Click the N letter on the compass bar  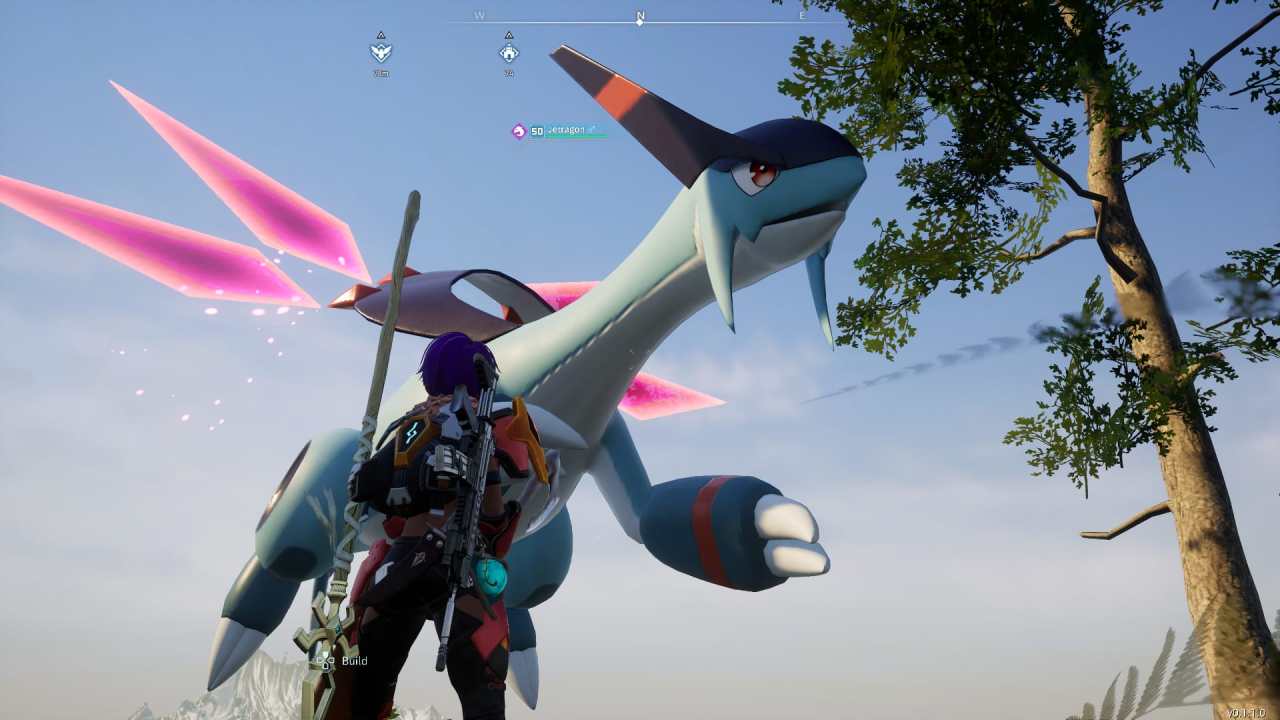[x=639, y=12]
